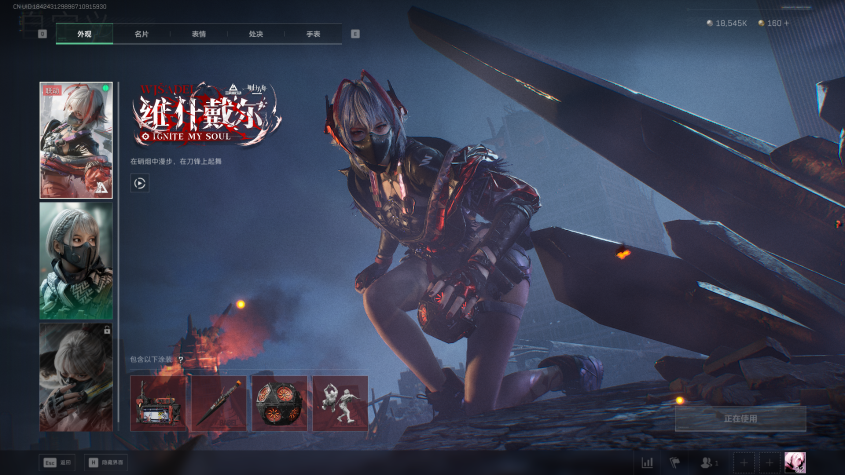Select the 外观 appearance tab
This screenshot has height=475, width=845.
[x=84, y=34]
